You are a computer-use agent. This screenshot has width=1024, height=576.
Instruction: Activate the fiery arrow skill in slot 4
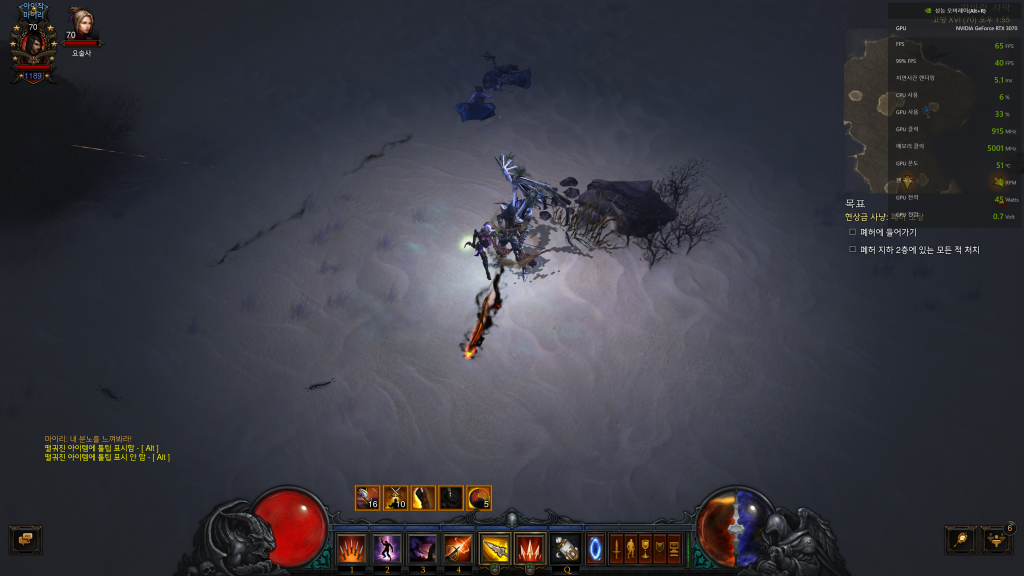click(458, 548)
